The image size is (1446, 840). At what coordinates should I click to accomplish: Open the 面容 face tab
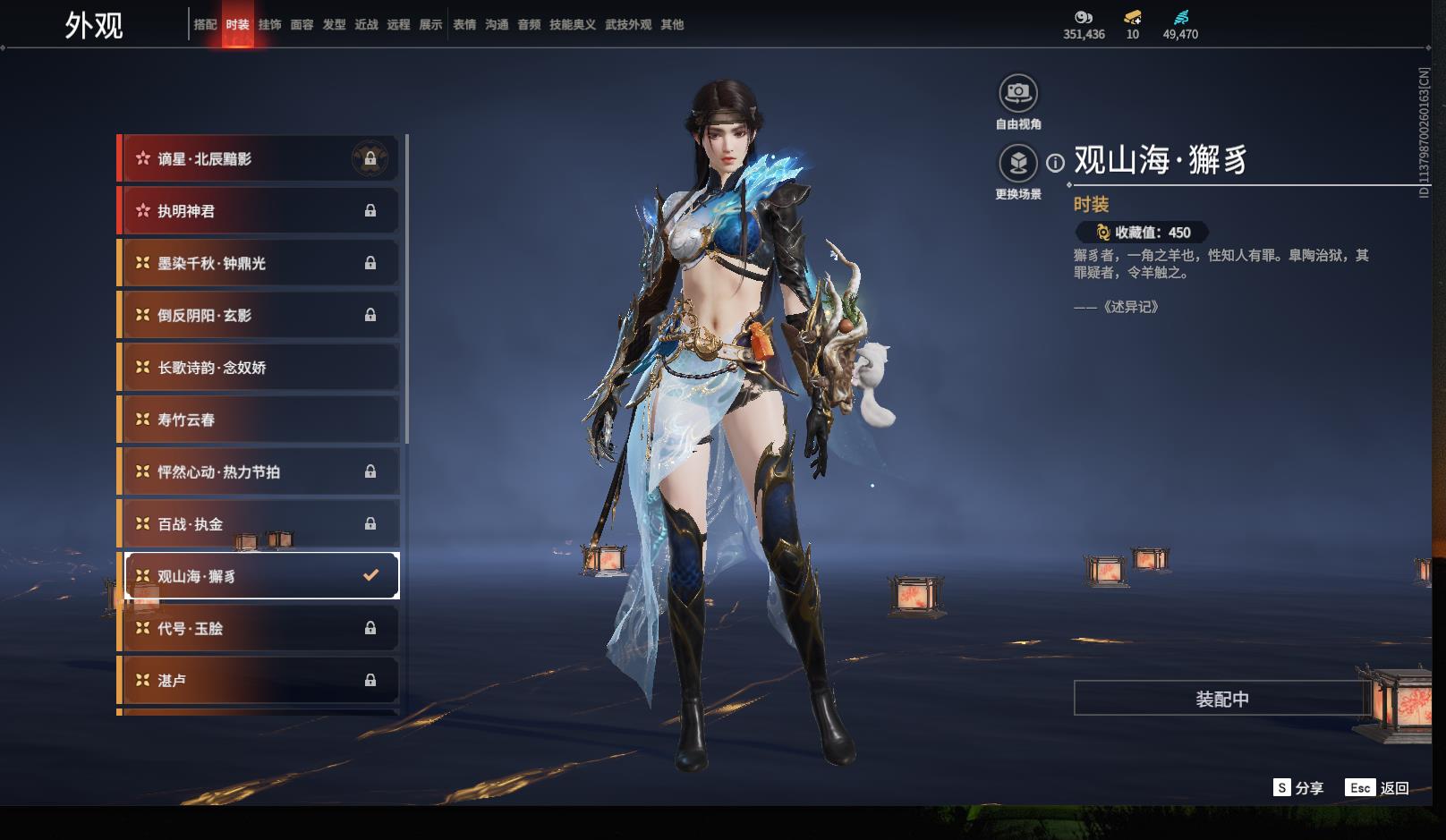[302, 25]
